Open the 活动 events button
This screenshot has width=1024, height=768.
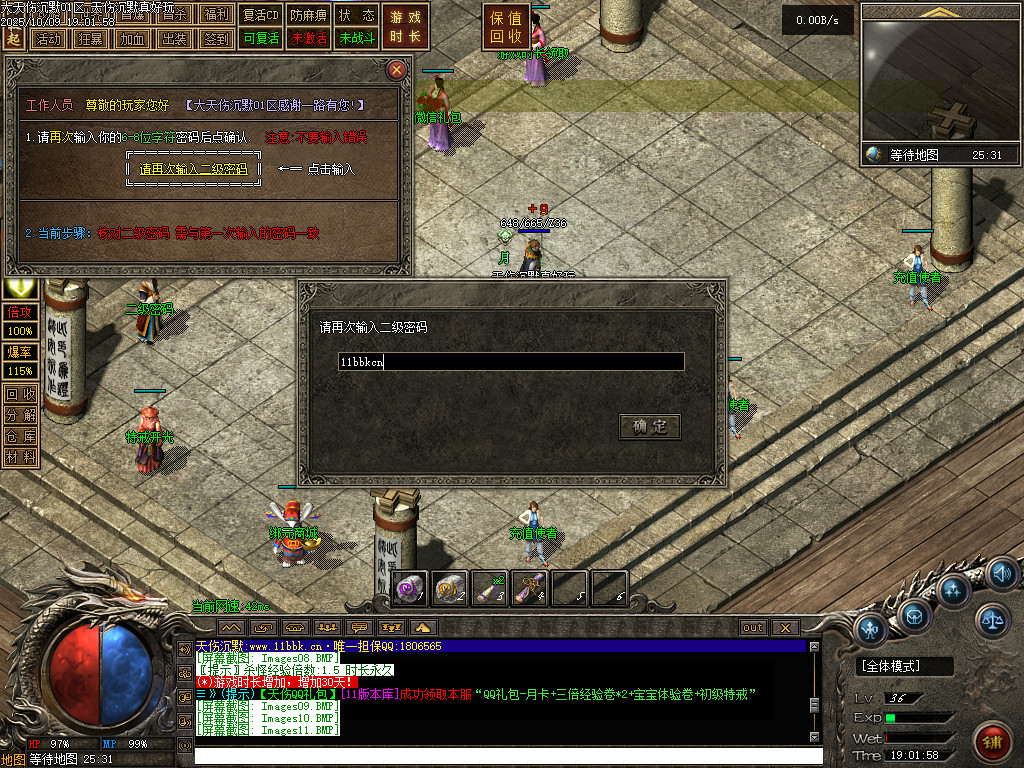(x=48, y=39)
